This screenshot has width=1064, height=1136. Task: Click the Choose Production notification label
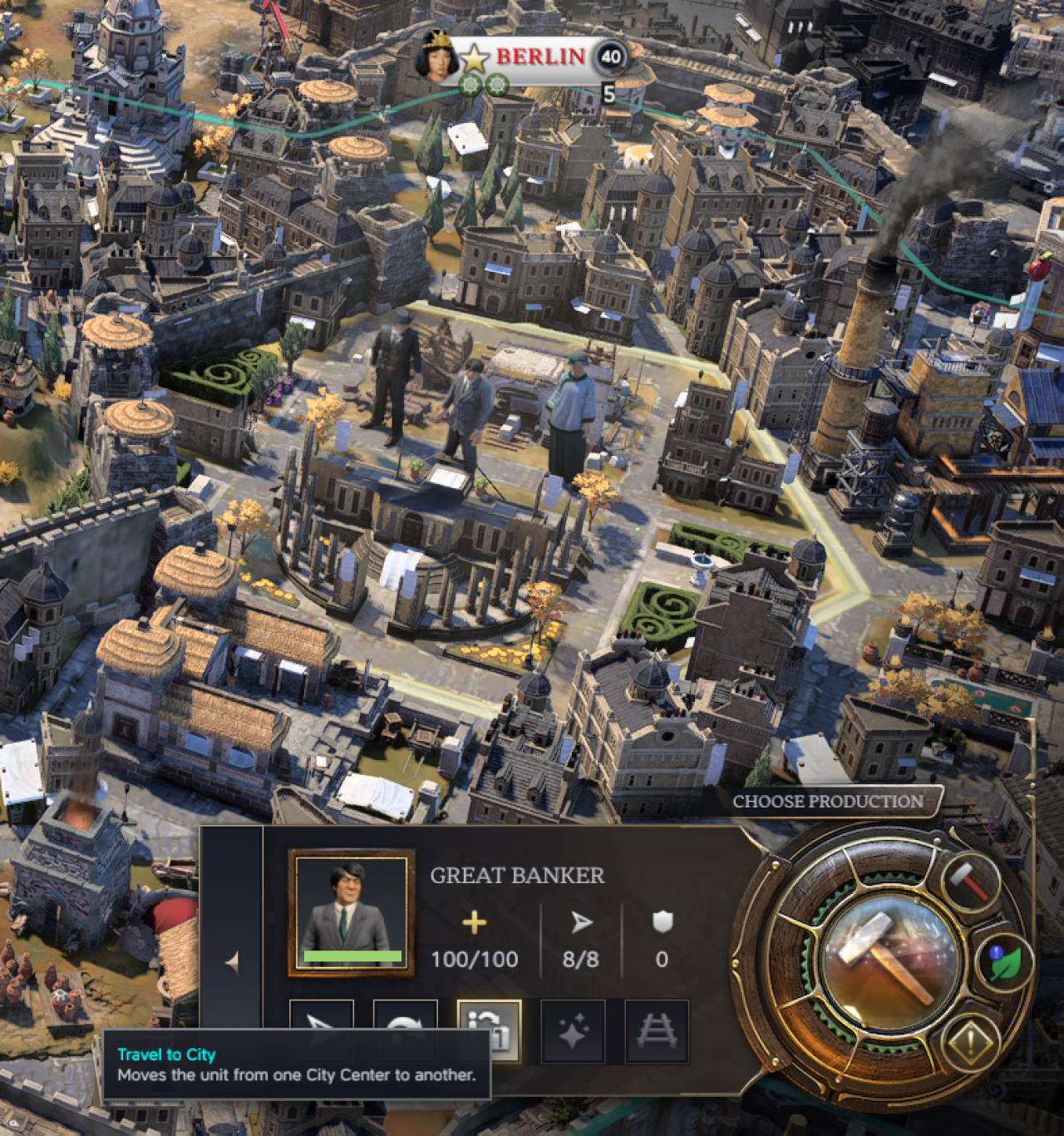pyautogui.click(x=827, y=802)
